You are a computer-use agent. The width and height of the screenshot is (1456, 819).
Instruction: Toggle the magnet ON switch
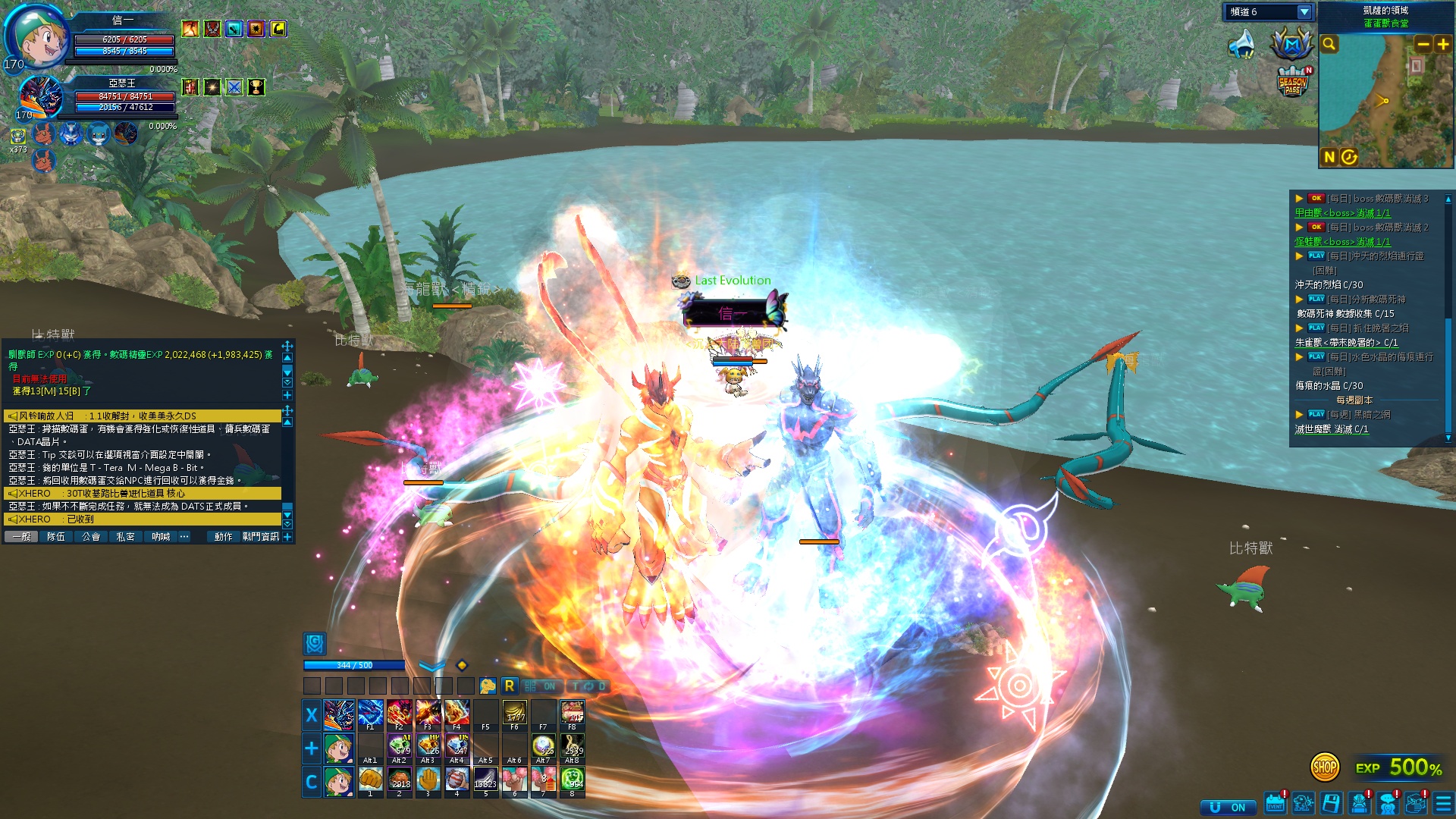tap(1227, 808)
